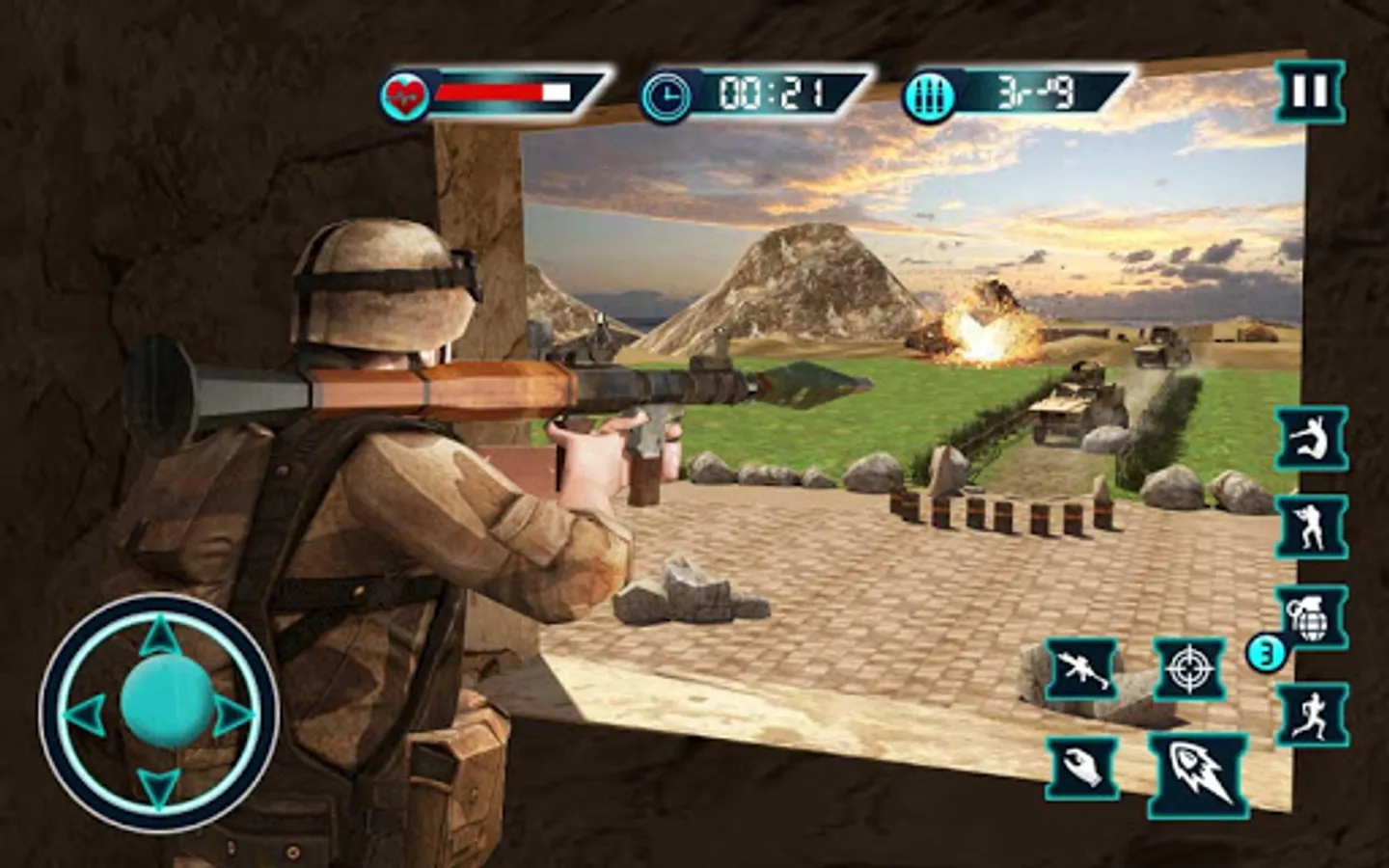Pause the game
Image resolution: width=1389 pixels, height=868 pixels.
(x=1309, y=92)
